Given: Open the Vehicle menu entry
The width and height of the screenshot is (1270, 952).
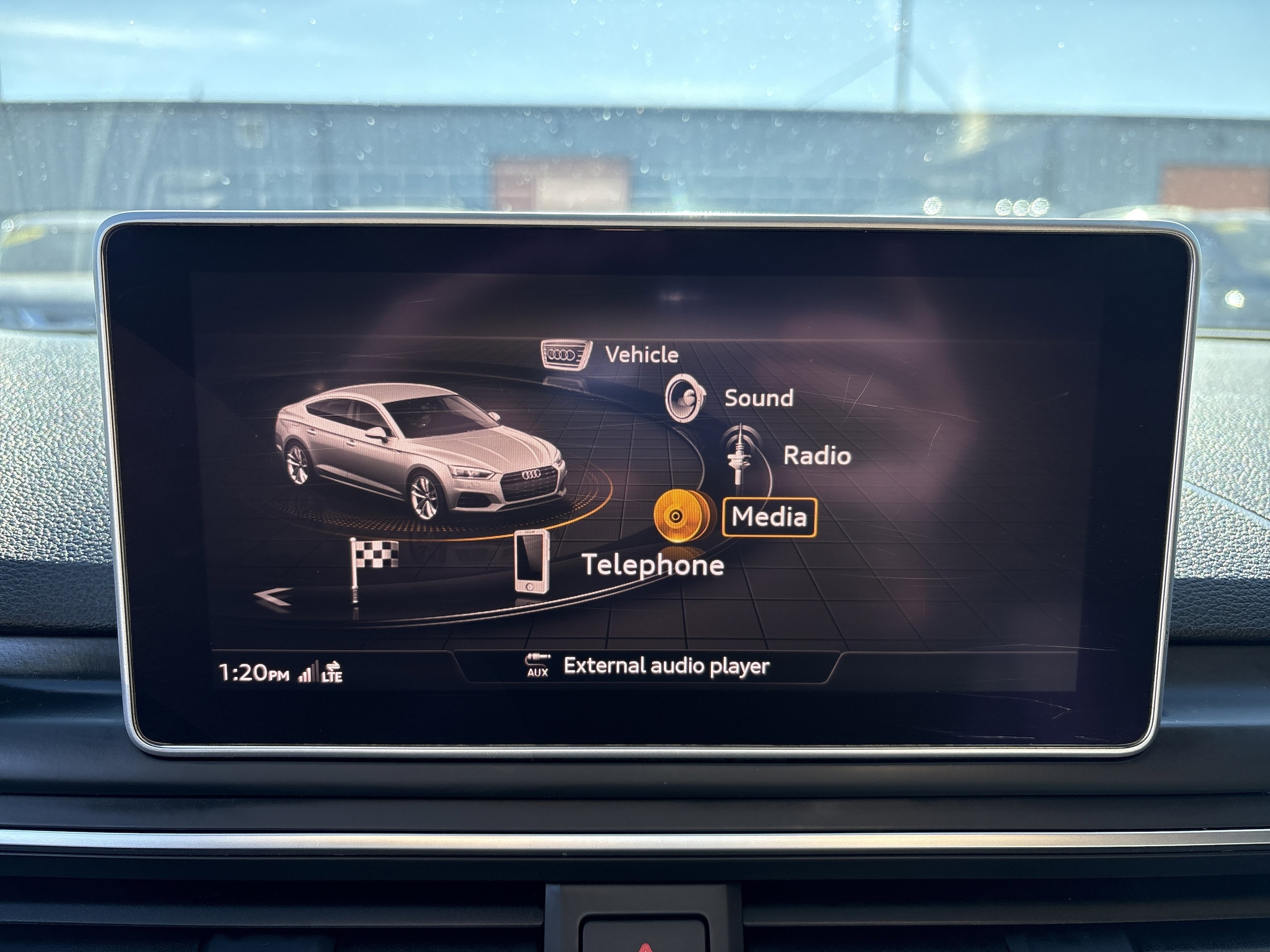Looking at the screenshot, I should [x=641, y=354].
